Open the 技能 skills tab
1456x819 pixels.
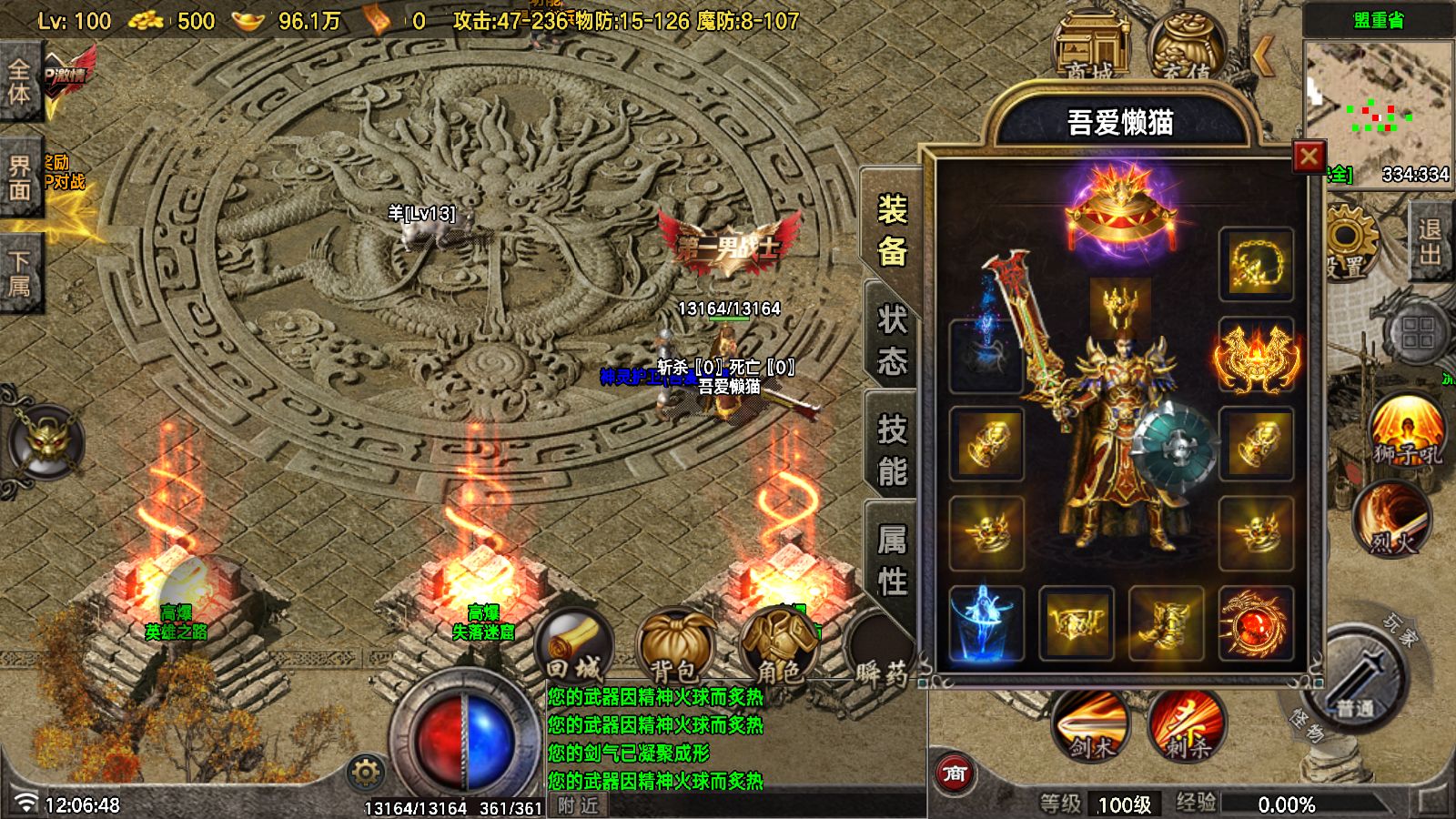891,450
